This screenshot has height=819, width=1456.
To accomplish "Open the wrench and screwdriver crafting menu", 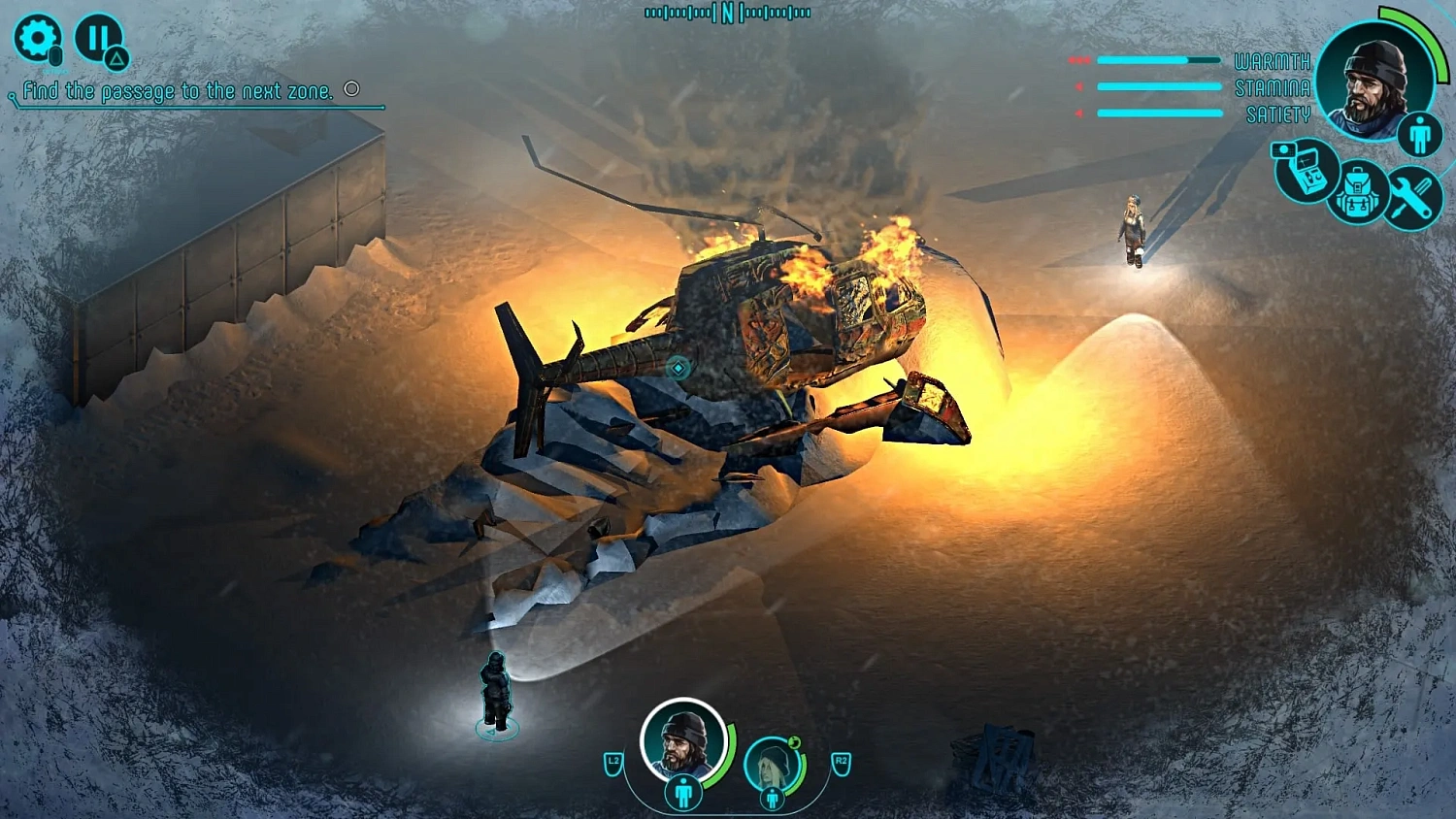I will [1411, 198].
